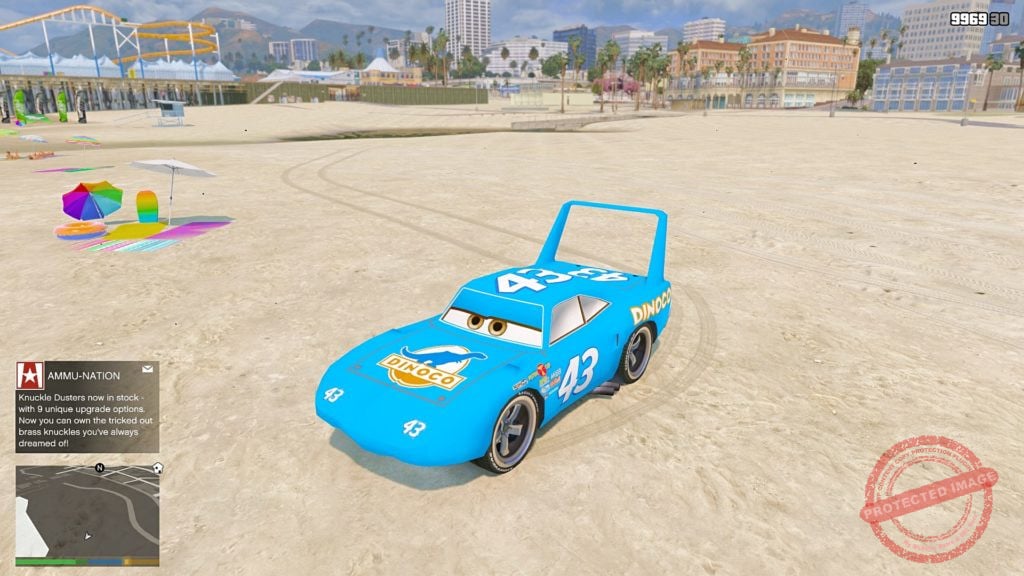
Task: Click the Ammu-Nation star logo icon
Action: tap(29, 375)
